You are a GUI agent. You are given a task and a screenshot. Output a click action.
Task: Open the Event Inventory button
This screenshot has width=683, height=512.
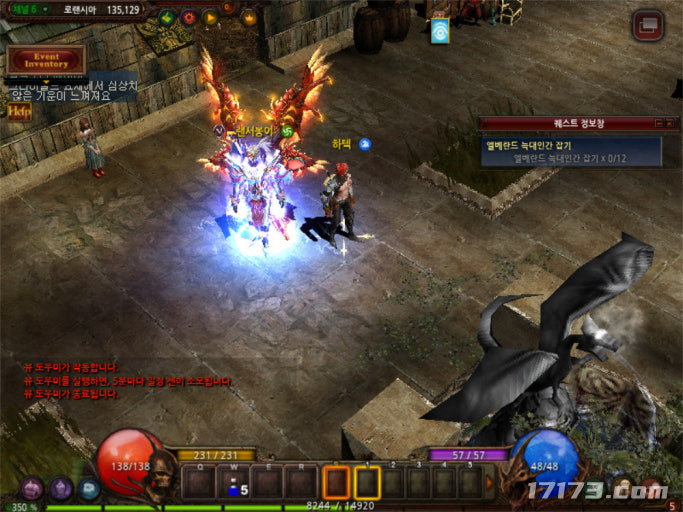point(46,60)
